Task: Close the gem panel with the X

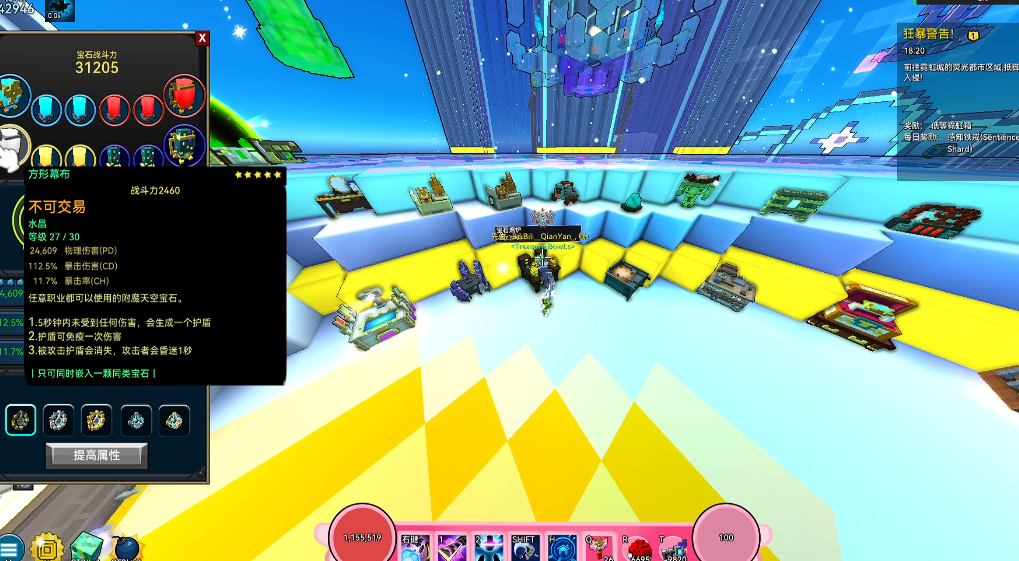Action: (x=202, y=38)
